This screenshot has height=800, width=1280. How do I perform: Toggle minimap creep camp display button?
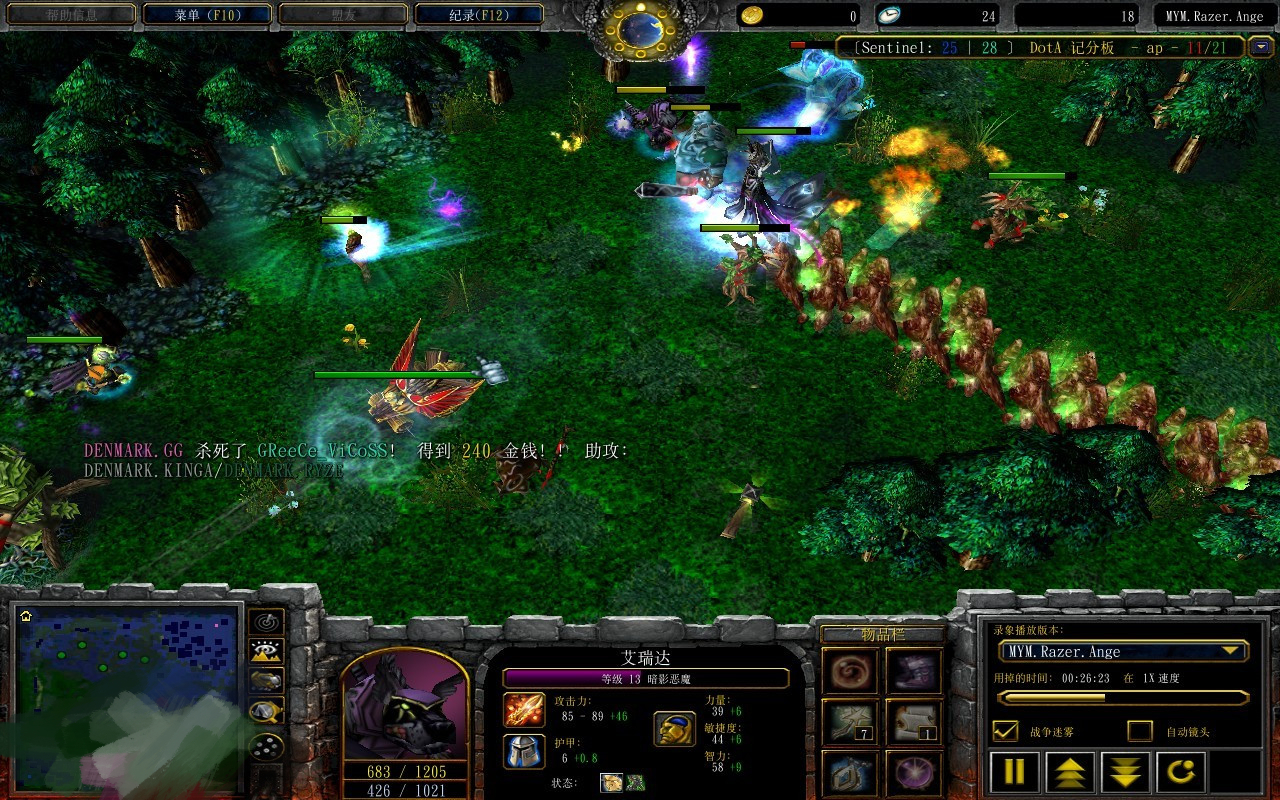[x=266, y=711]
